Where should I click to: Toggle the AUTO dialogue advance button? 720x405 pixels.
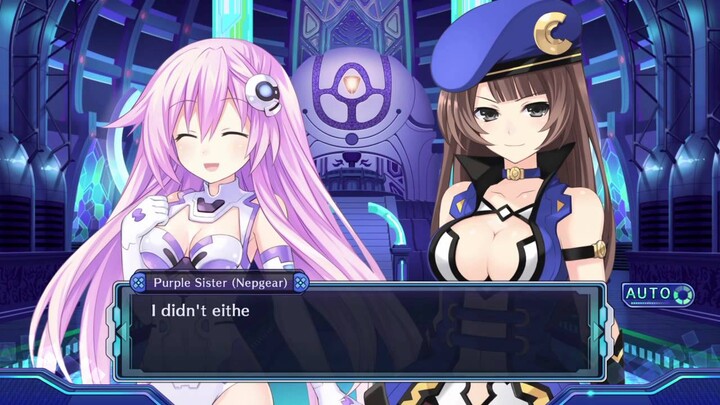pyautogui.click(x=658, y=295)
